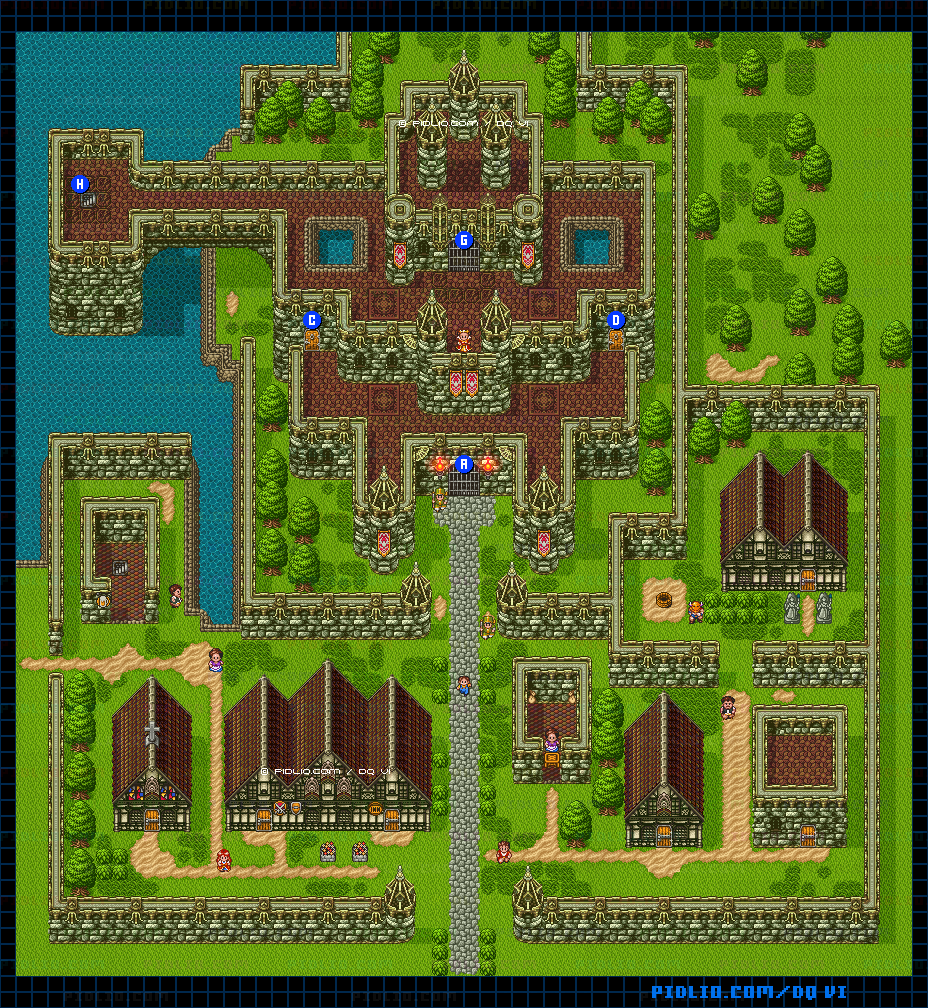Click the blue C marker
Image resolution: width=928 pixels, height=1008 pixels.
coord(312,320)
